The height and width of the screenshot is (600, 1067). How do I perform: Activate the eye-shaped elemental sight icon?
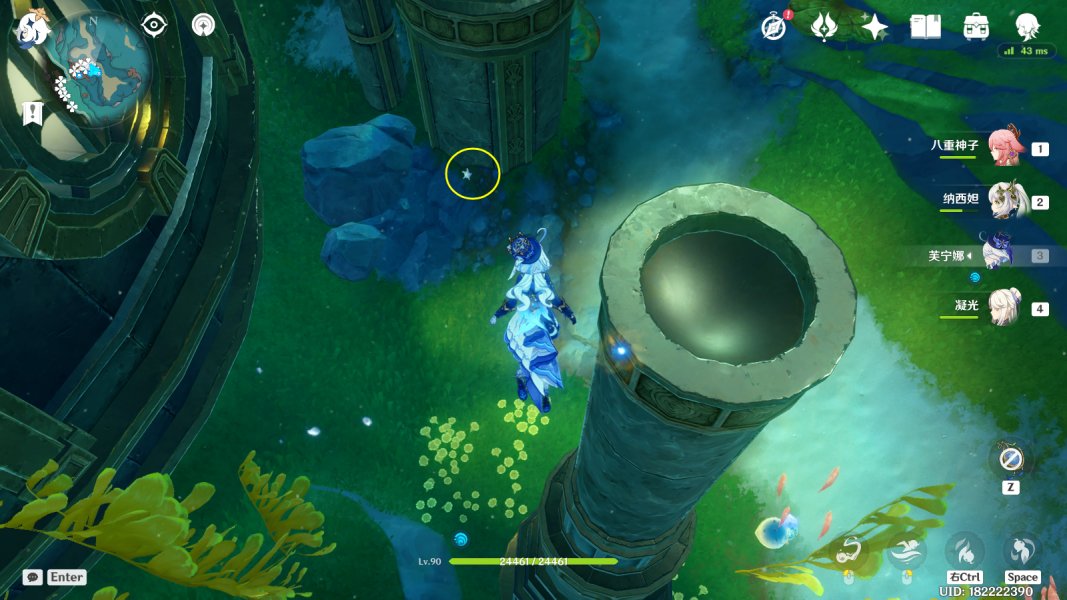pyautogui.click(x=154, y=25)
